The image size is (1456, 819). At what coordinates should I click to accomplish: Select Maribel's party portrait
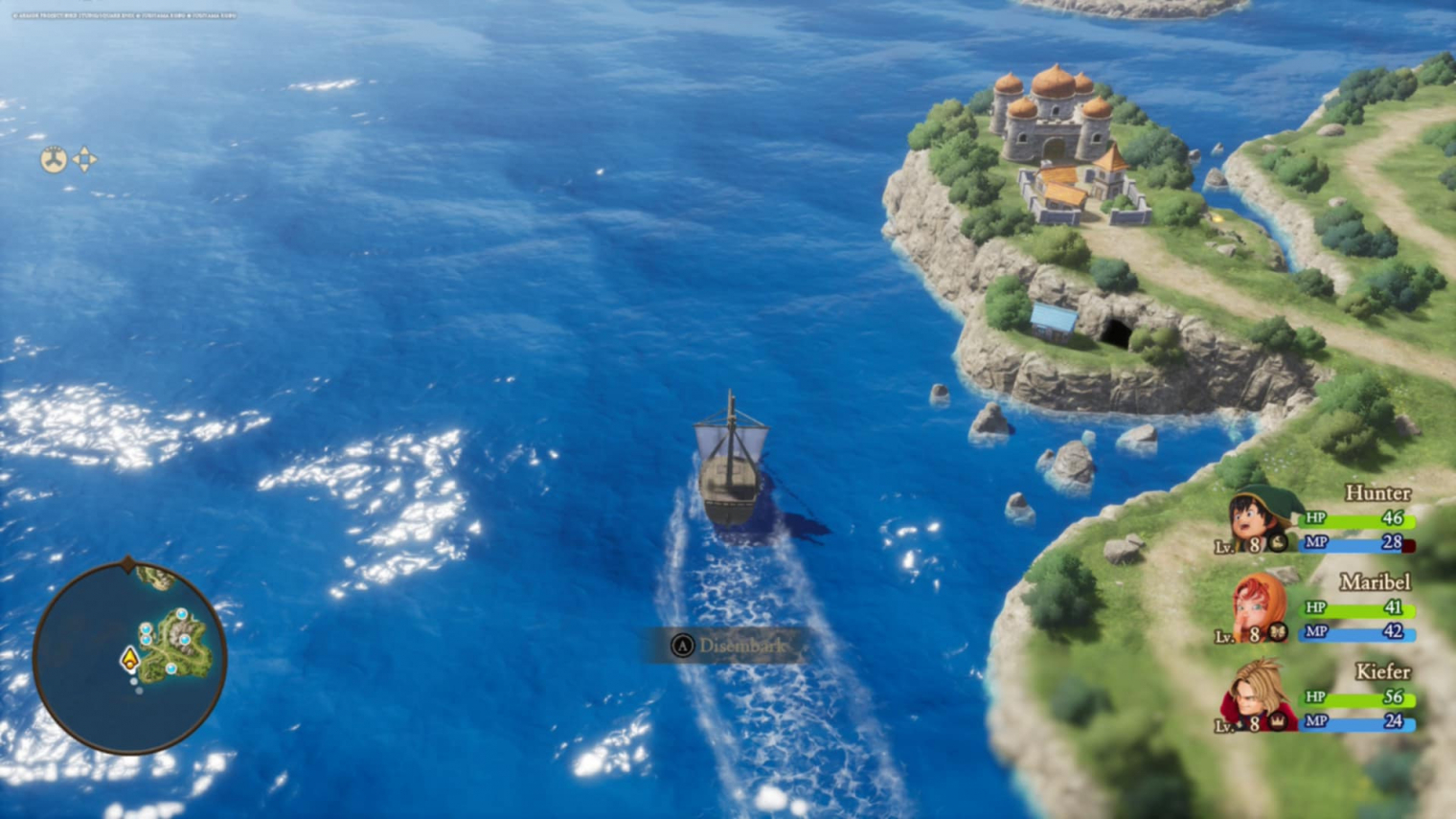1256,607
